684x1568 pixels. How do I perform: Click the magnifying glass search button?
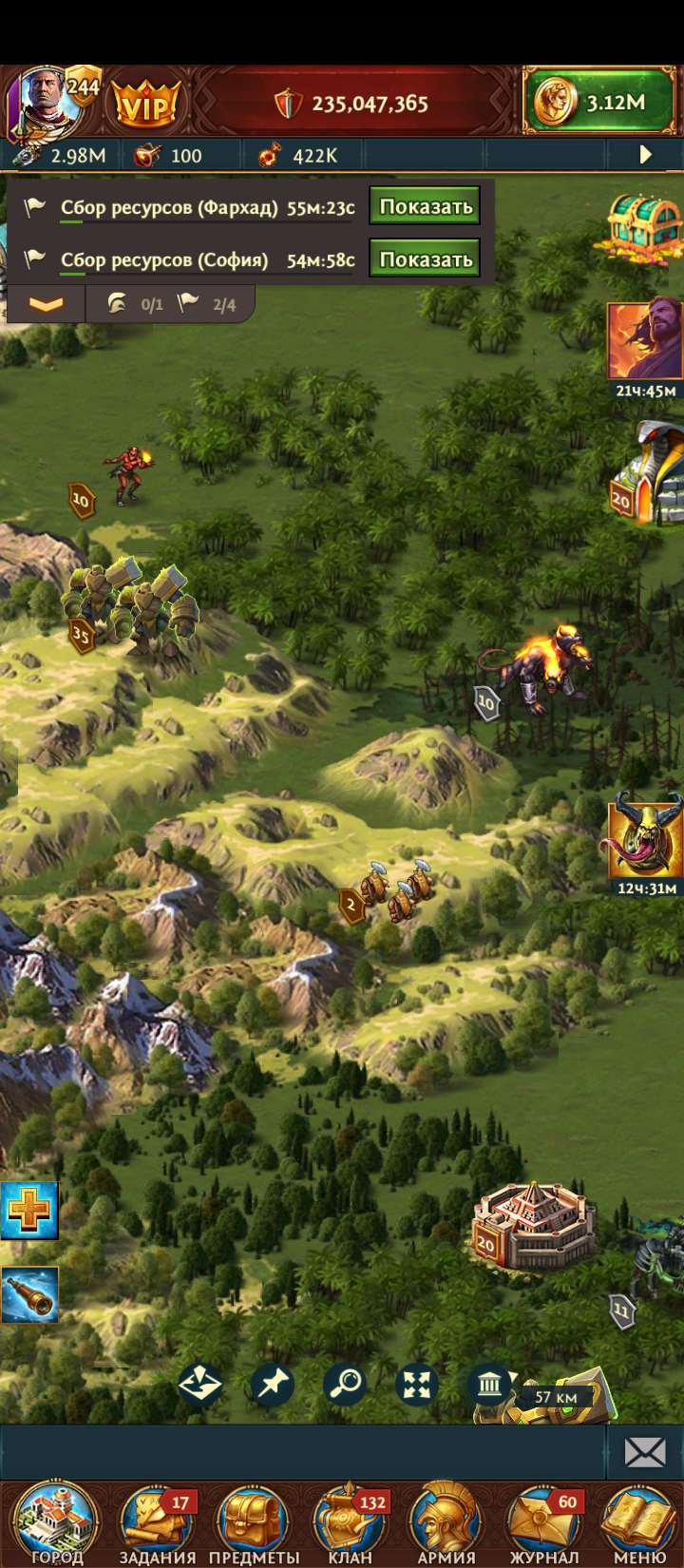click(345, 1384)
